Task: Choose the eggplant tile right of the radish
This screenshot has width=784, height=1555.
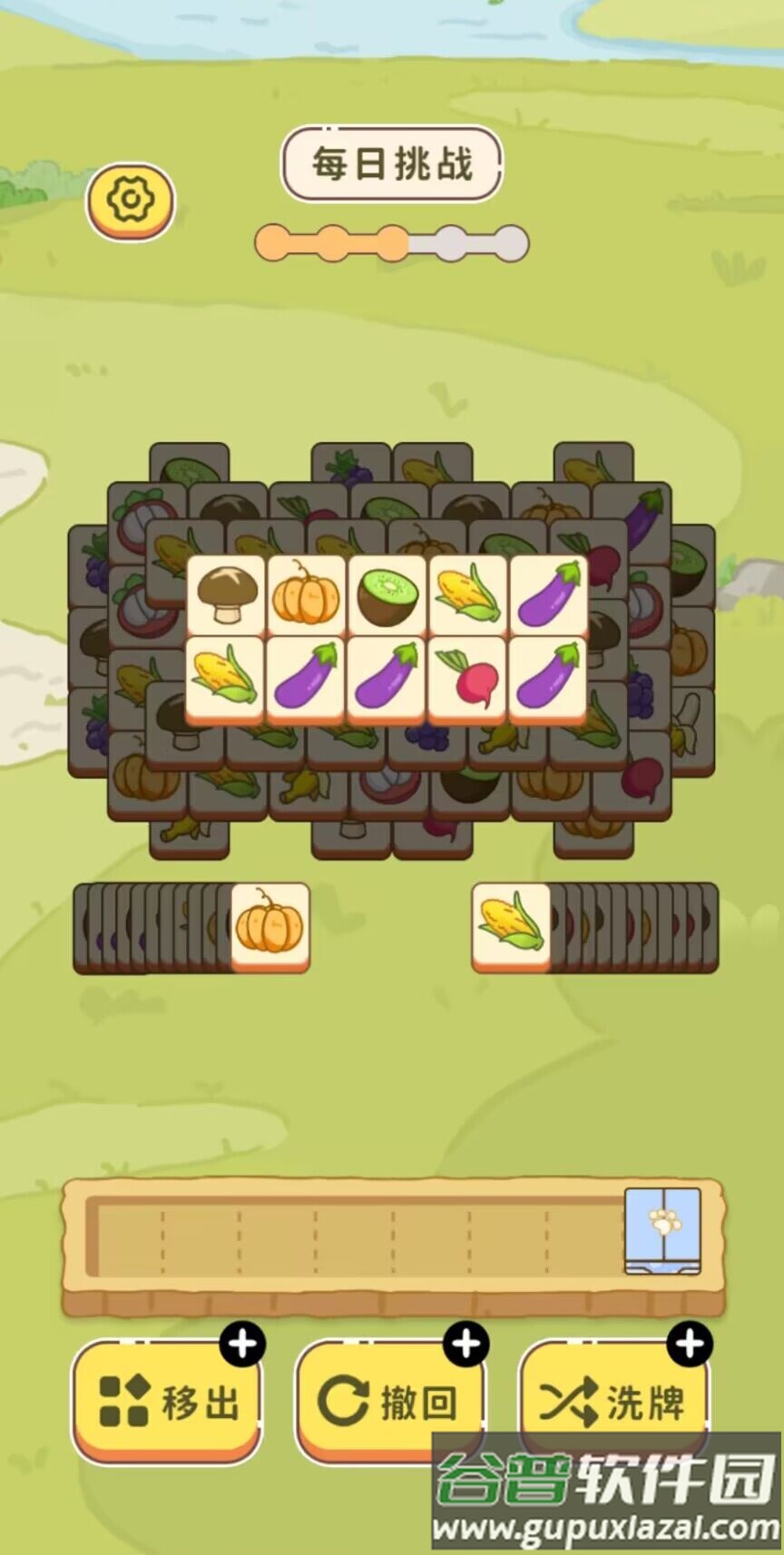Action: [x=548, y=676]
